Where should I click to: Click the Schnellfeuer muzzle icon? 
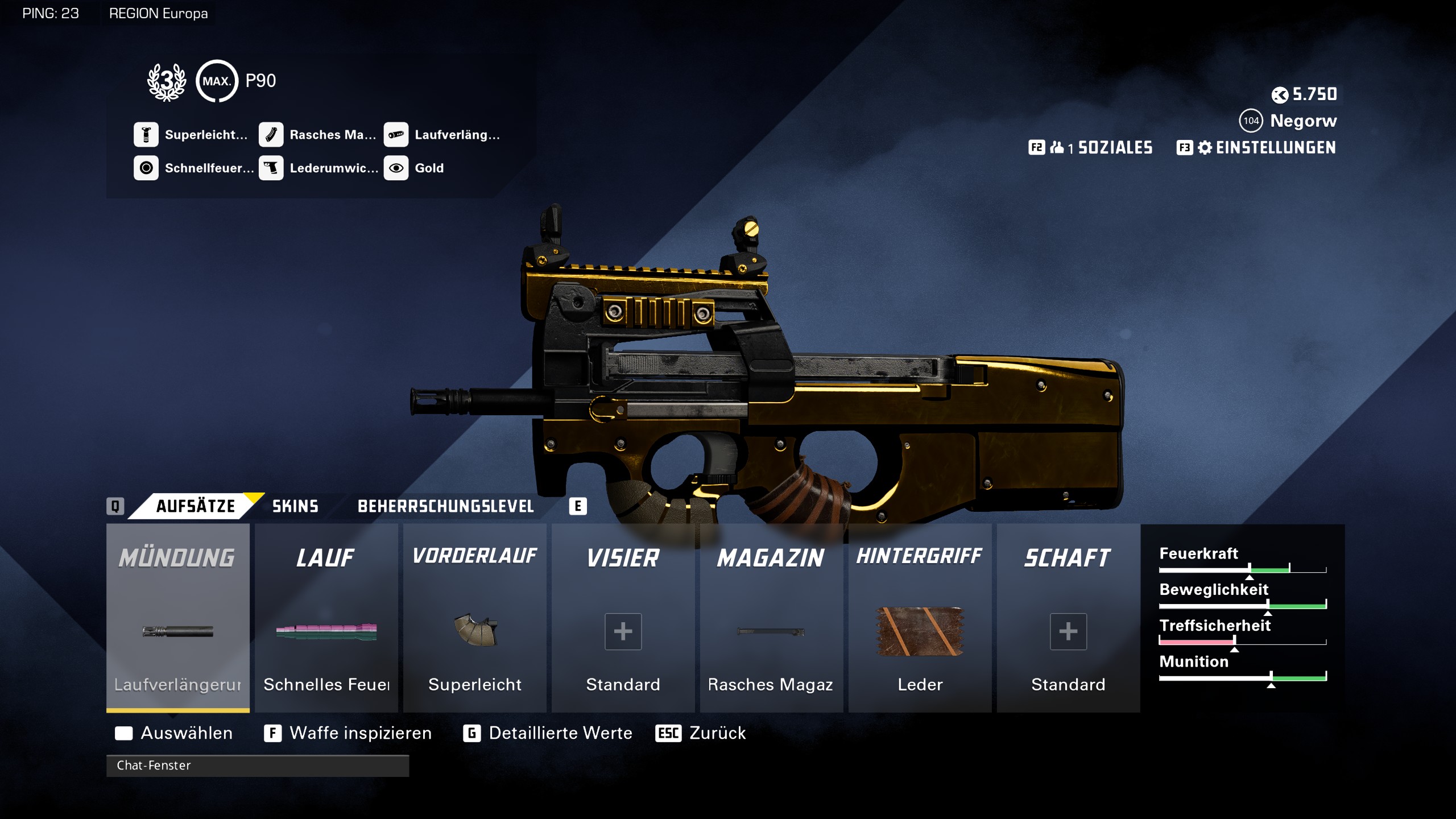147,168
